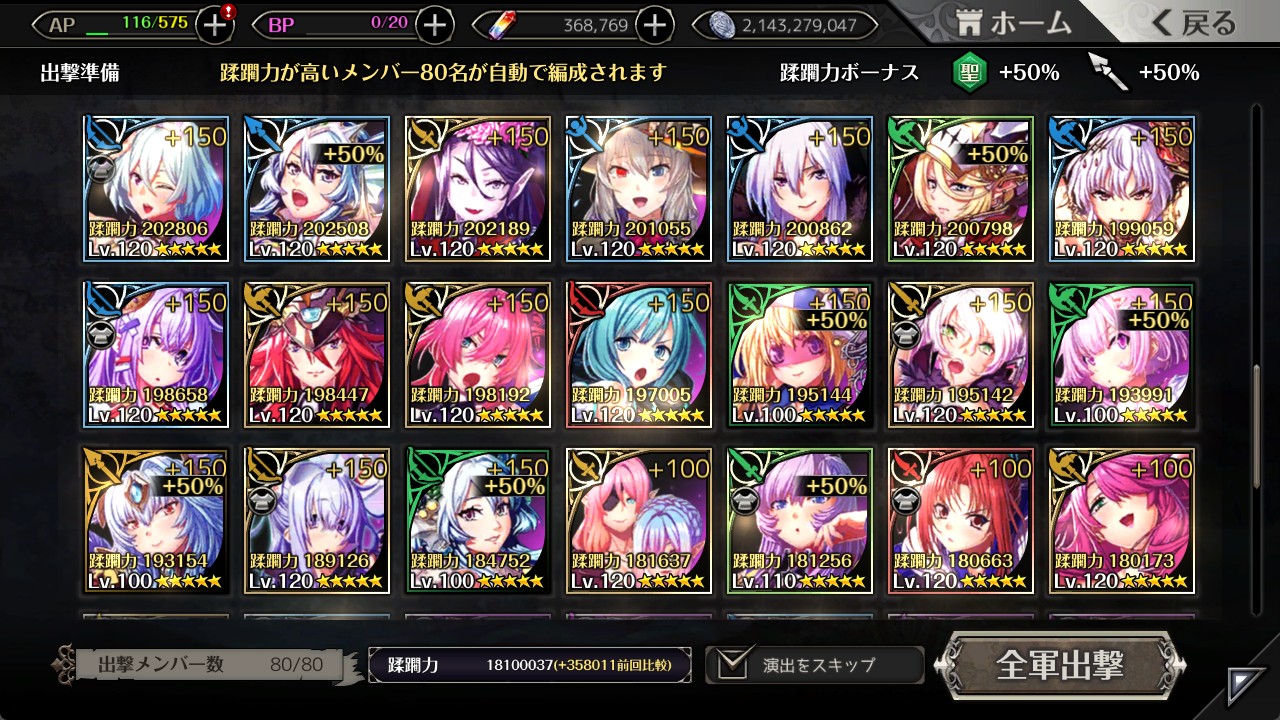Buy more rainbow crystals with plus button

654,25
